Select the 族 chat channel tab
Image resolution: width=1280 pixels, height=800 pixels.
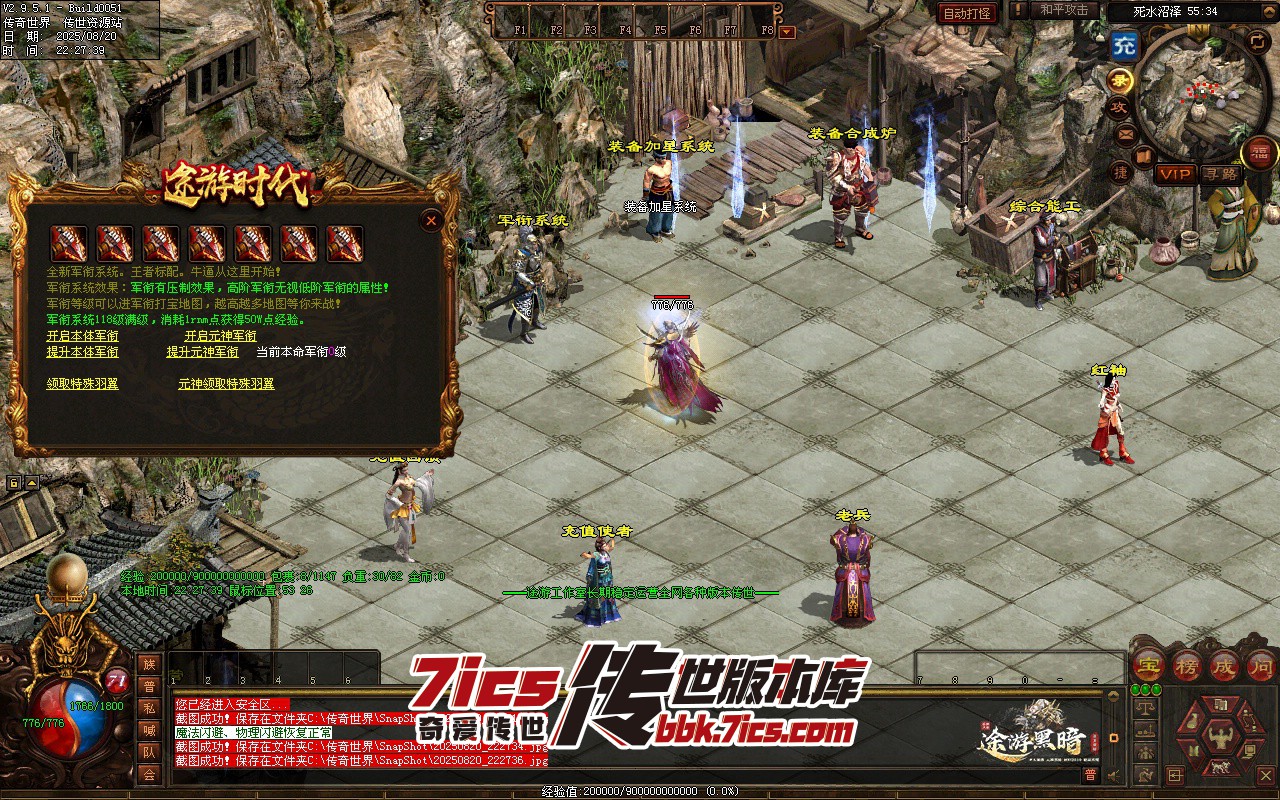point(149,665)
